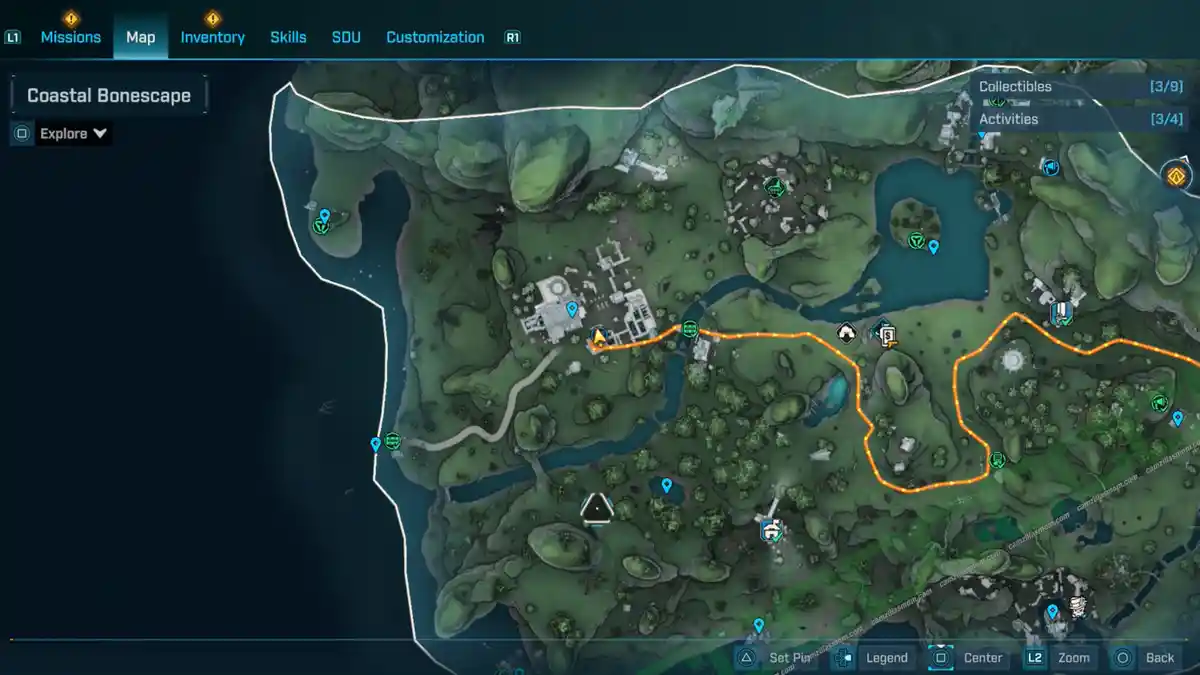Image resolution: width=1200 pixels, height=675 pixels.
Task: Select the SDU tab
Action: click(x=346, y=37)
